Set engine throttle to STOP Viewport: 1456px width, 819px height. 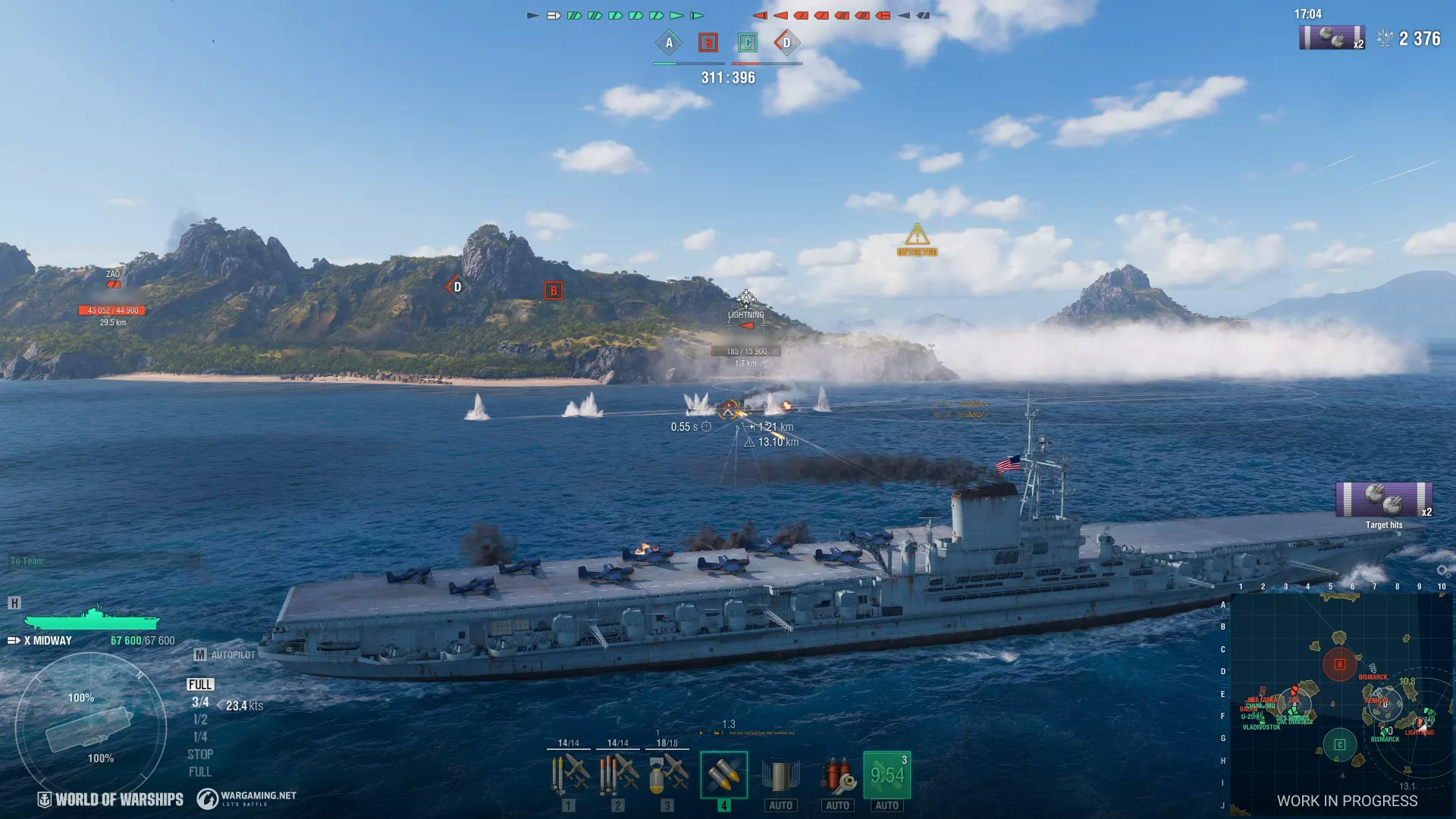[x=200, y=754]
